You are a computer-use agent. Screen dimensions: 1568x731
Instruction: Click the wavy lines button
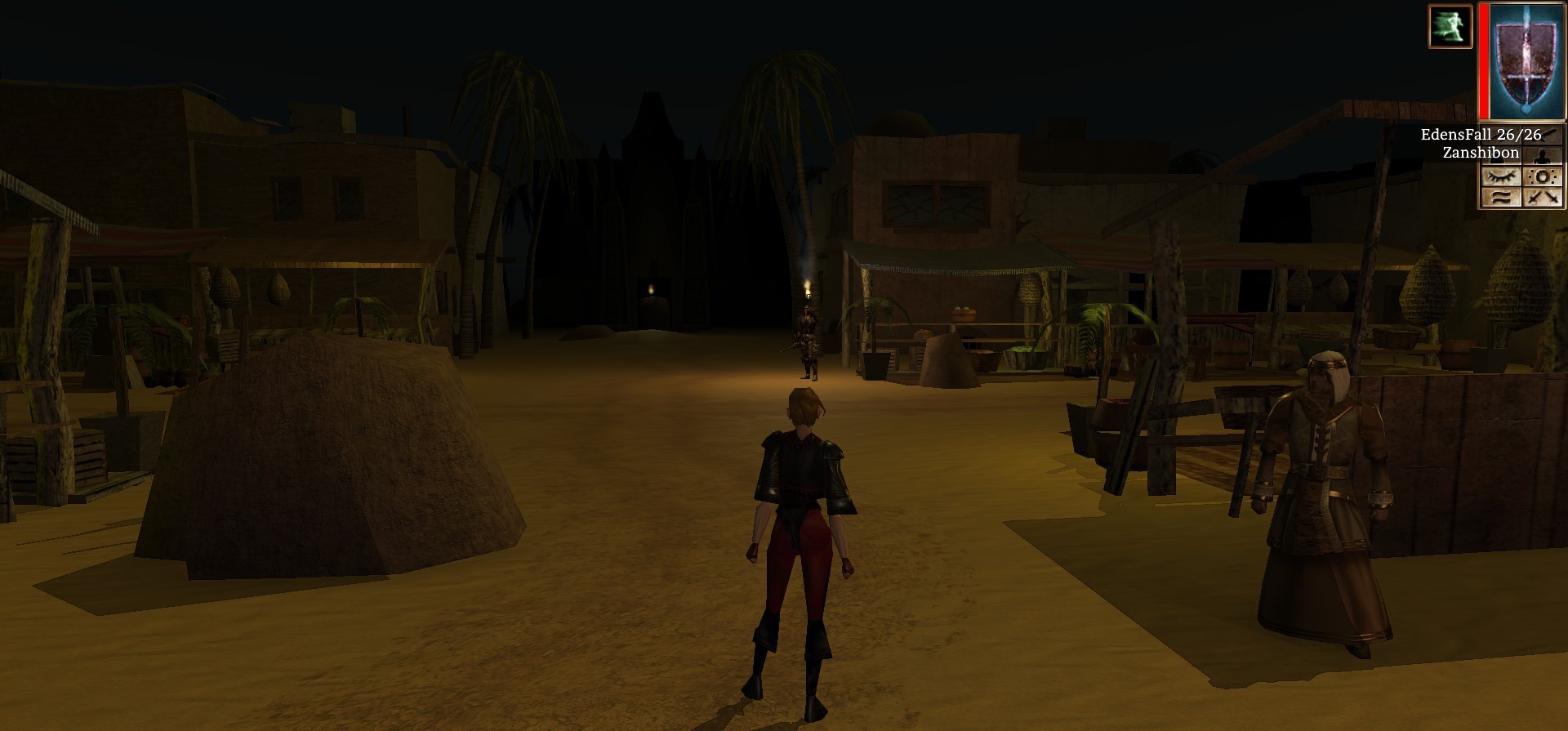coord(1501,197)
